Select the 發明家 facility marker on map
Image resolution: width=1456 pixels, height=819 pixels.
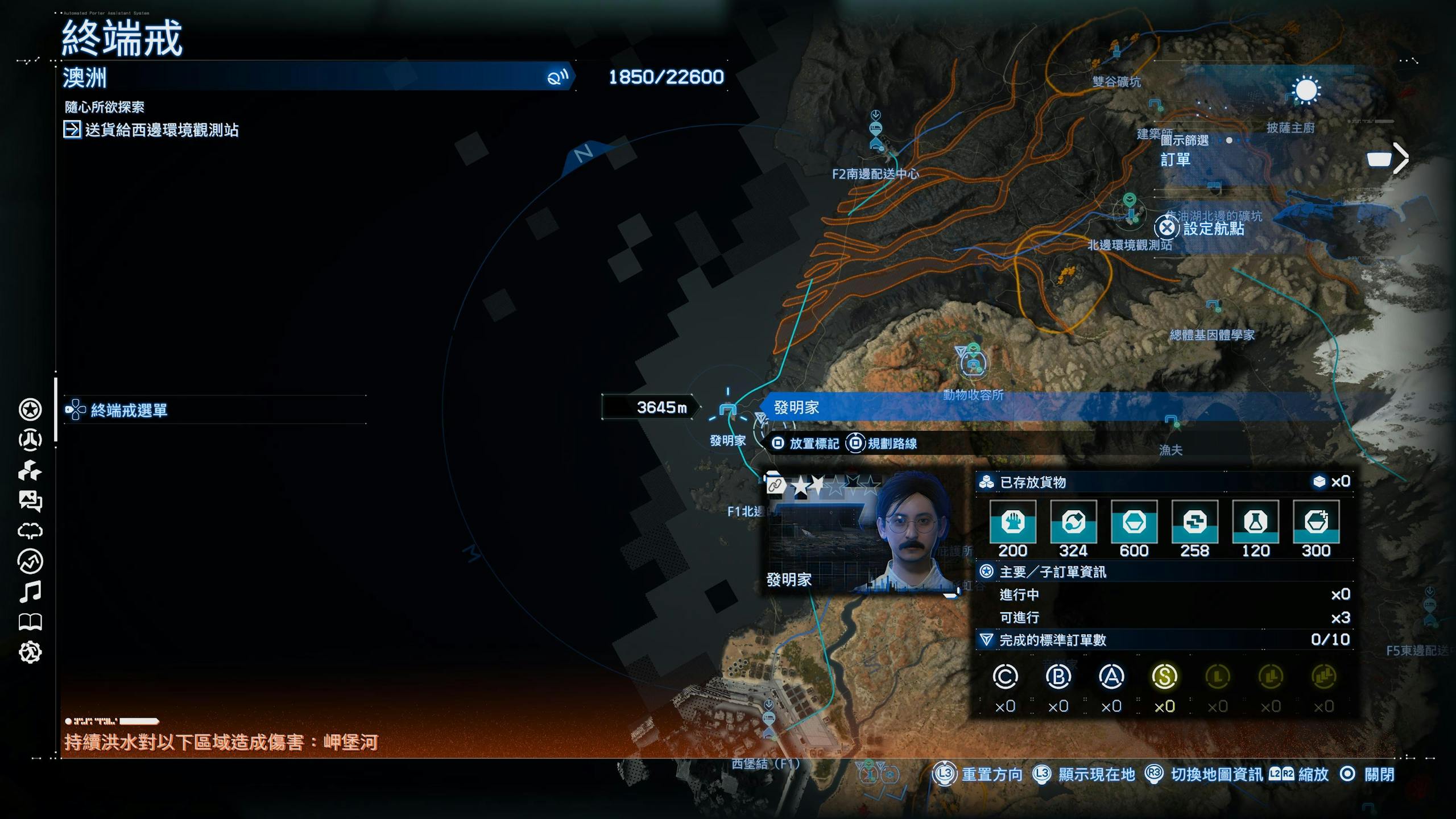(728, 409)
